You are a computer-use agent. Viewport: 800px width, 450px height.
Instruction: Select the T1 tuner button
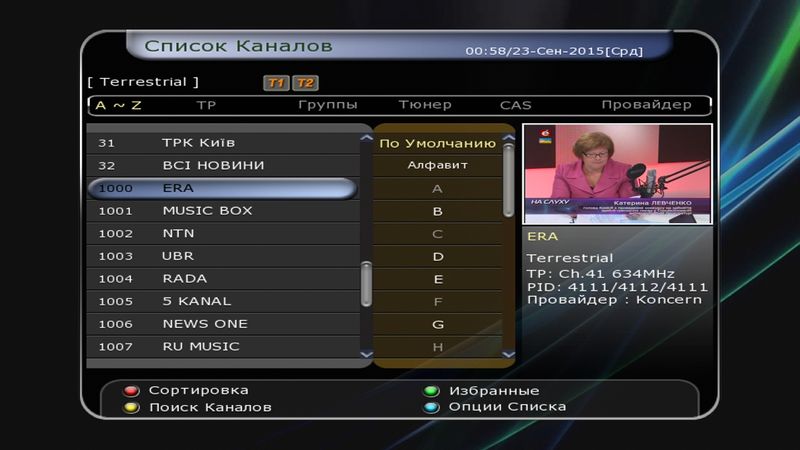276,83
